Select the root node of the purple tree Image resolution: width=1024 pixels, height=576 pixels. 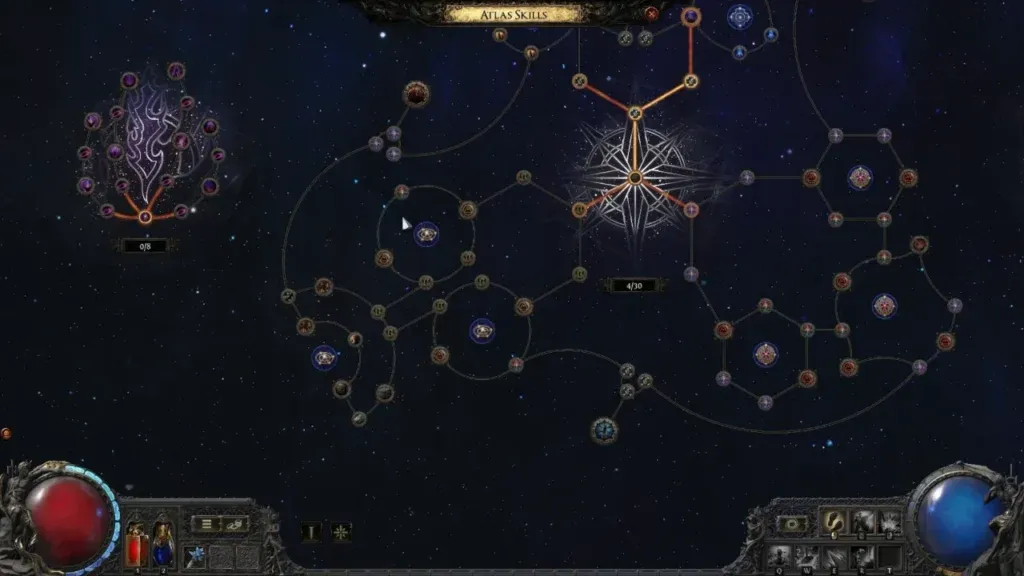pyautogui.click(x=146, y=216)
